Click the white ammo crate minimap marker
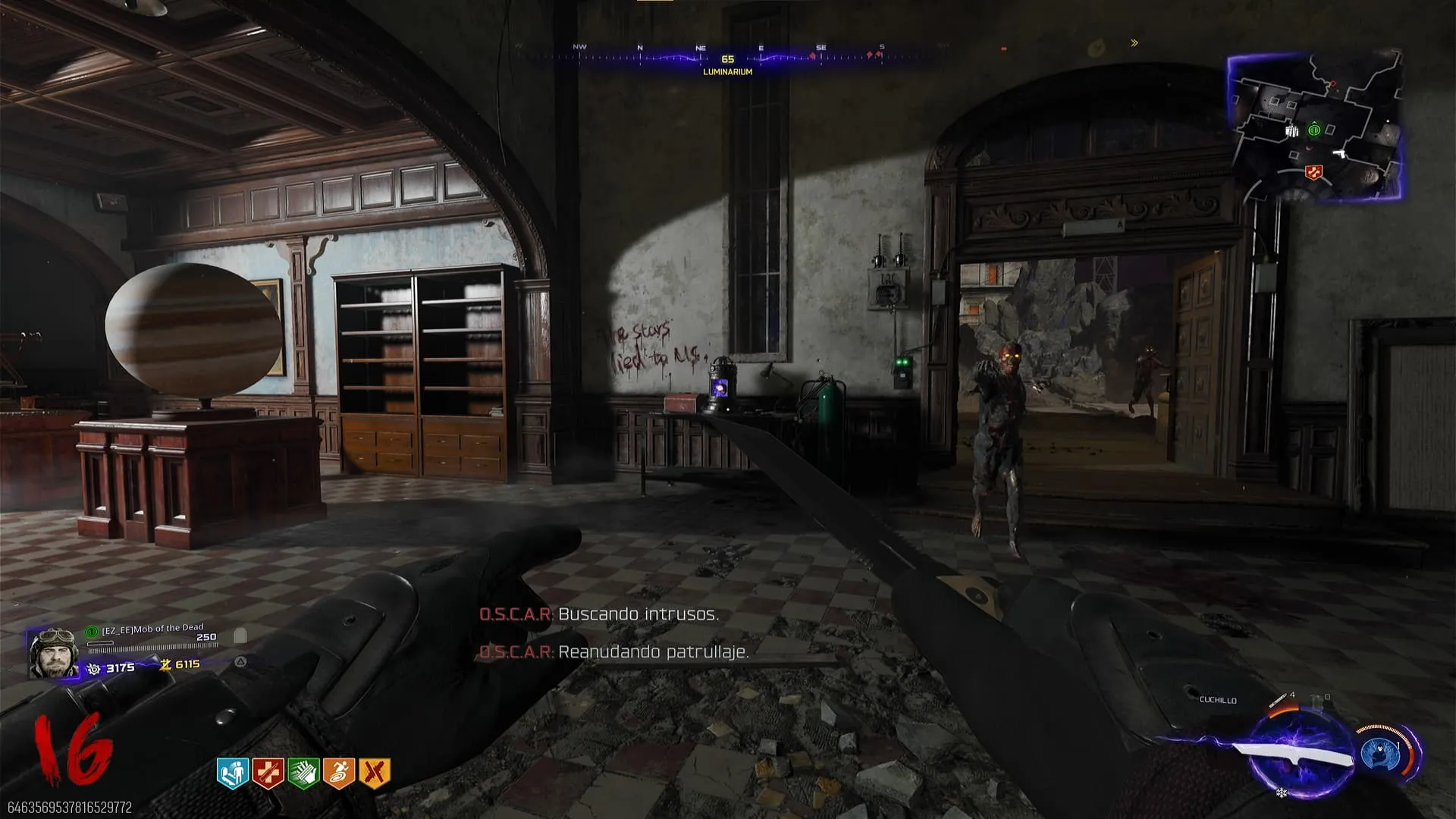The image size is (1456, 819). click(x=1292, y=131)
